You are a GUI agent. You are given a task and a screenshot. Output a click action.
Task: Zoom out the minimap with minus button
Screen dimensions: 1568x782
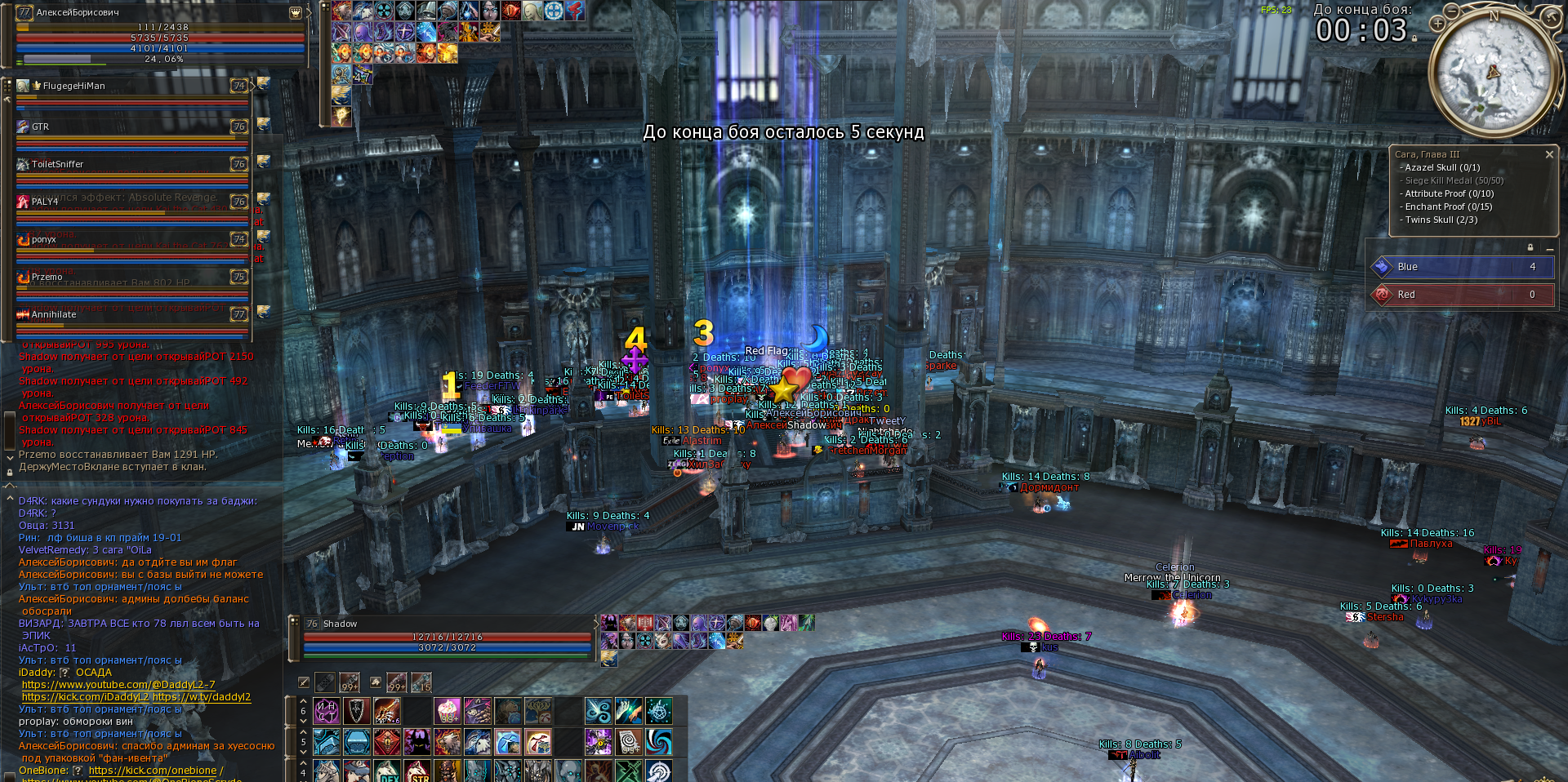click(1451, 11)
